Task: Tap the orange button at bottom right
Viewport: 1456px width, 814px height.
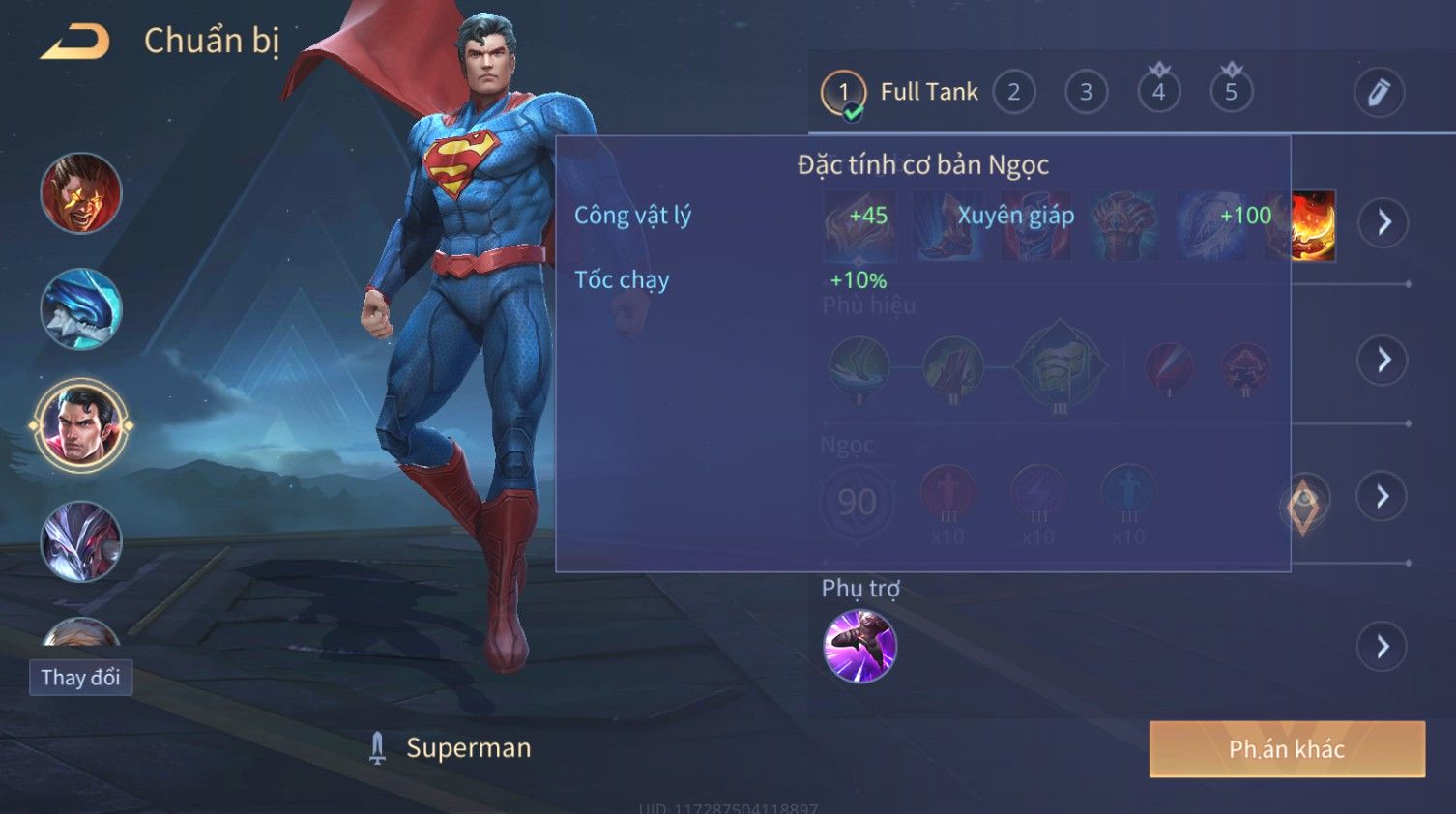Action: 1286,749
